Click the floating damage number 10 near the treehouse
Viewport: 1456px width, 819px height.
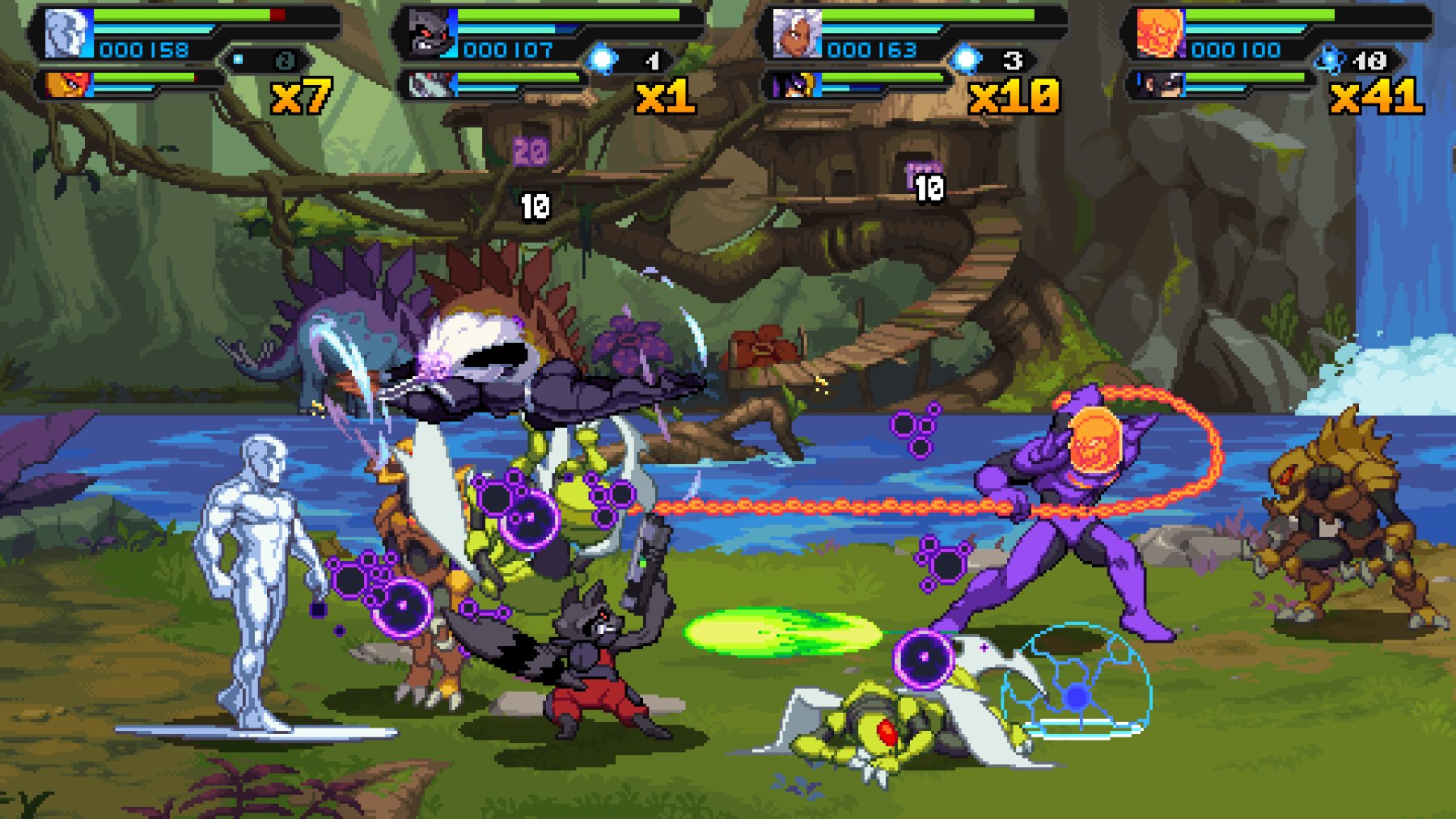coord(929,188)
